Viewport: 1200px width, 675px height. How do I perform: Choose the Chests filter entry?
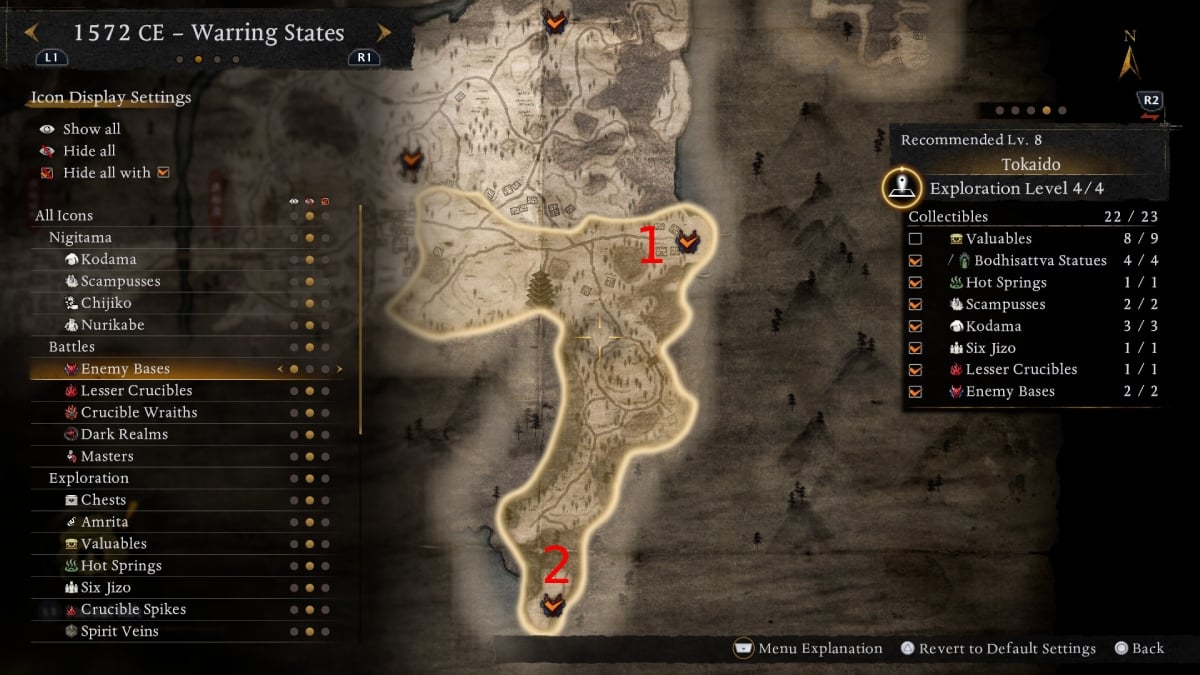103,500
